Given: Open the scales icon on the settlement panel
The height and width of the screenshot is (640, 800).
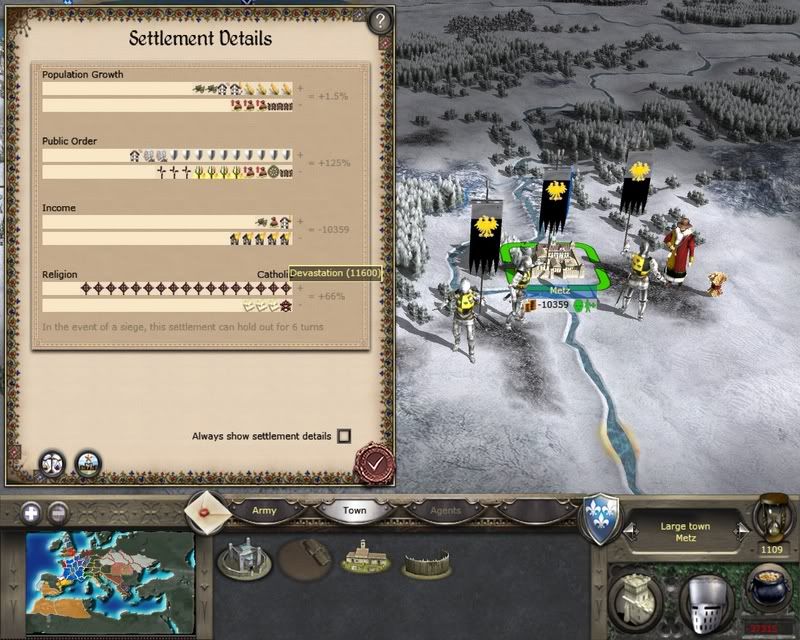Looking at the screenshot, I should 51,462.
